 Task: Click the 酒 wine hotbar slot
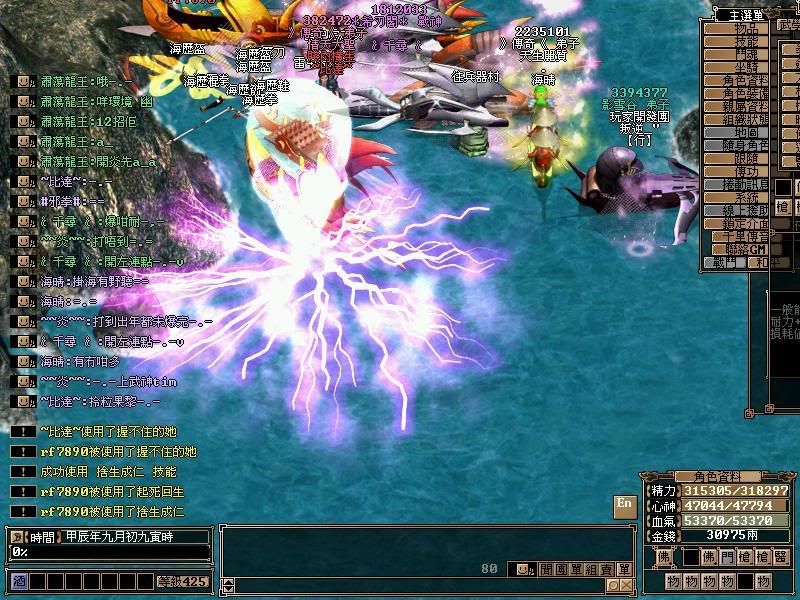click(18, 580)
